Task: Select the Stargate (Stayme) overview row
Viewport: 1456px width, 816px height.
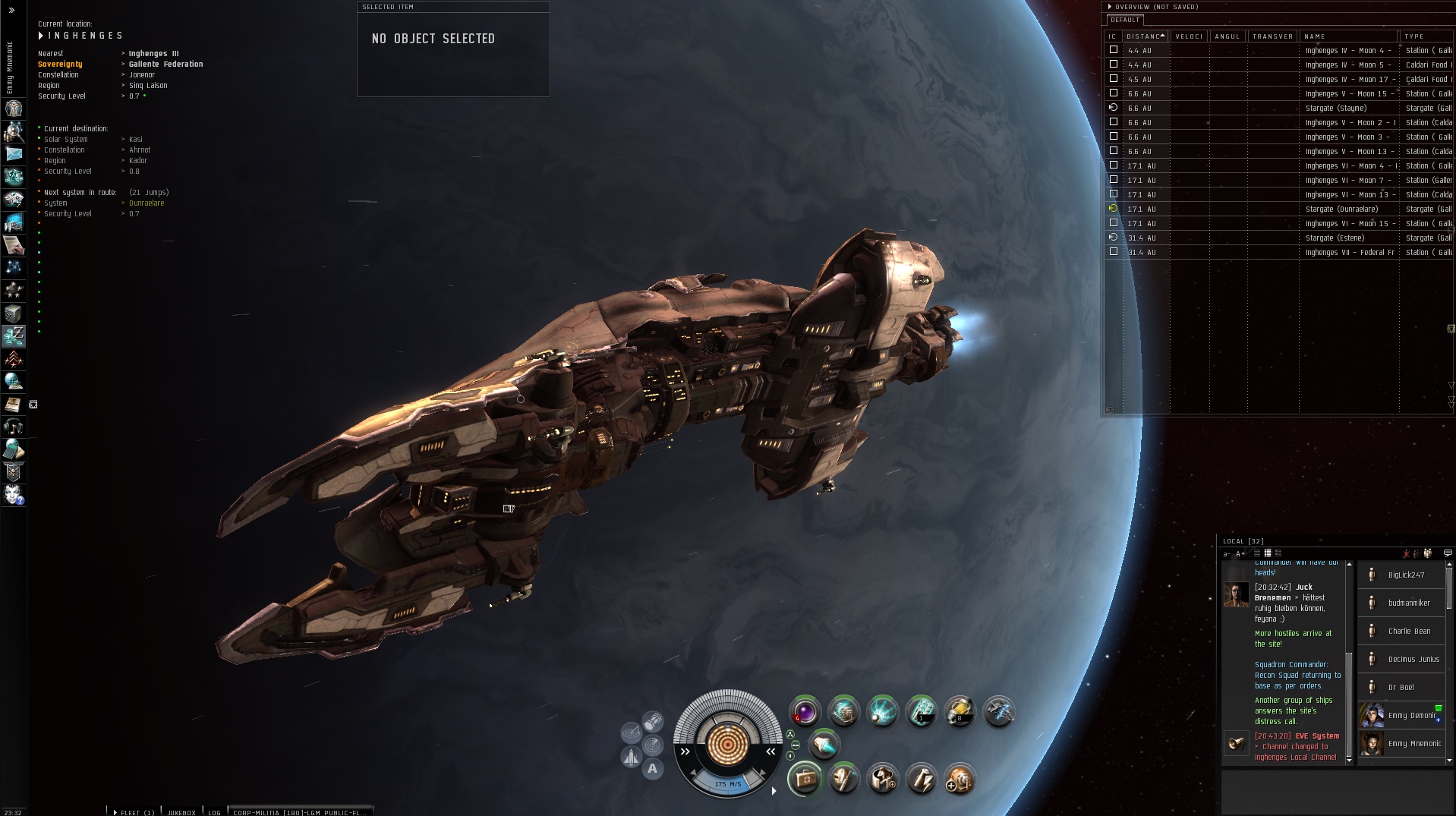Action: pos(1336,108)
